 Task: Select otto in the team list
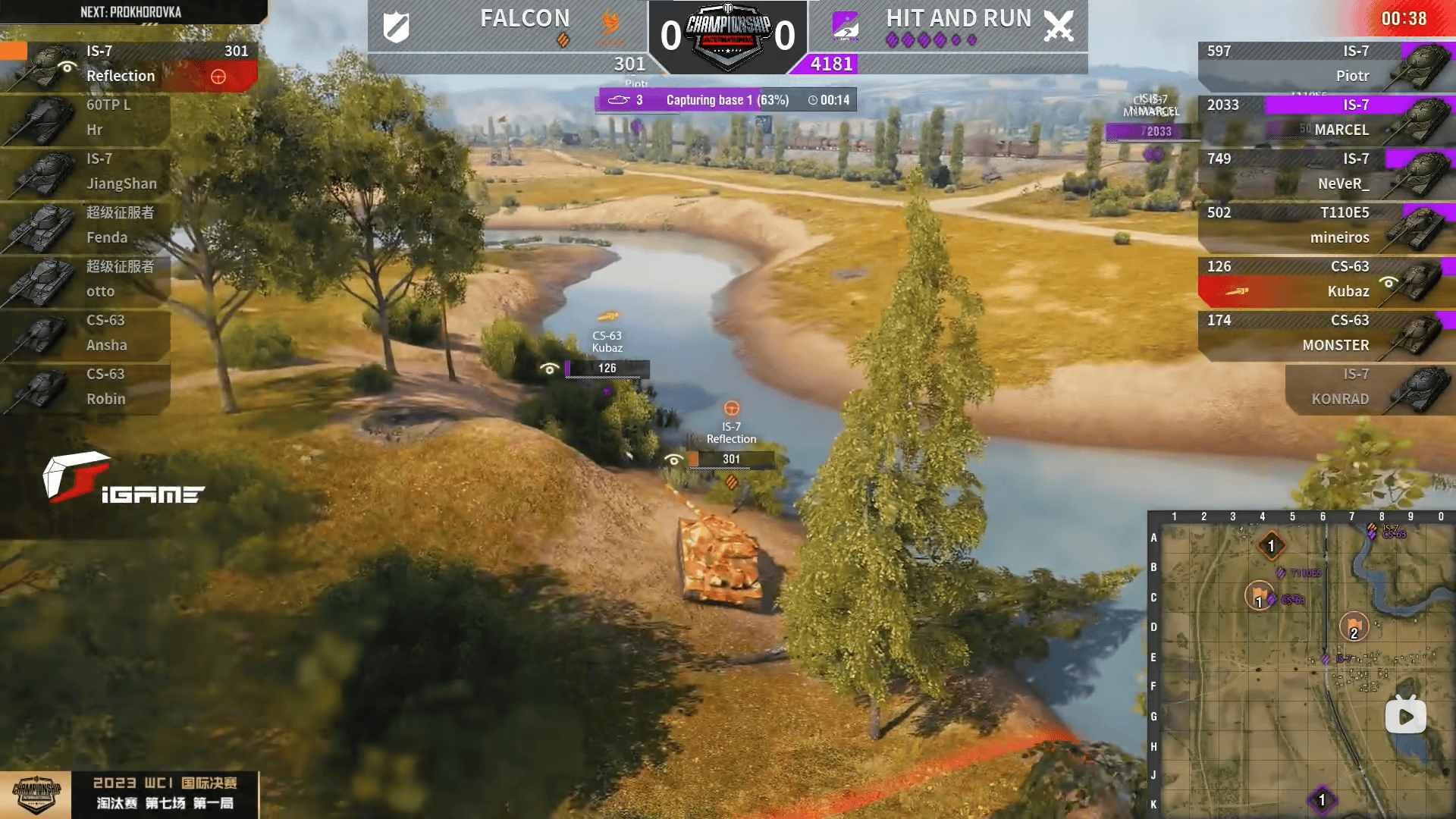(87, 279)
